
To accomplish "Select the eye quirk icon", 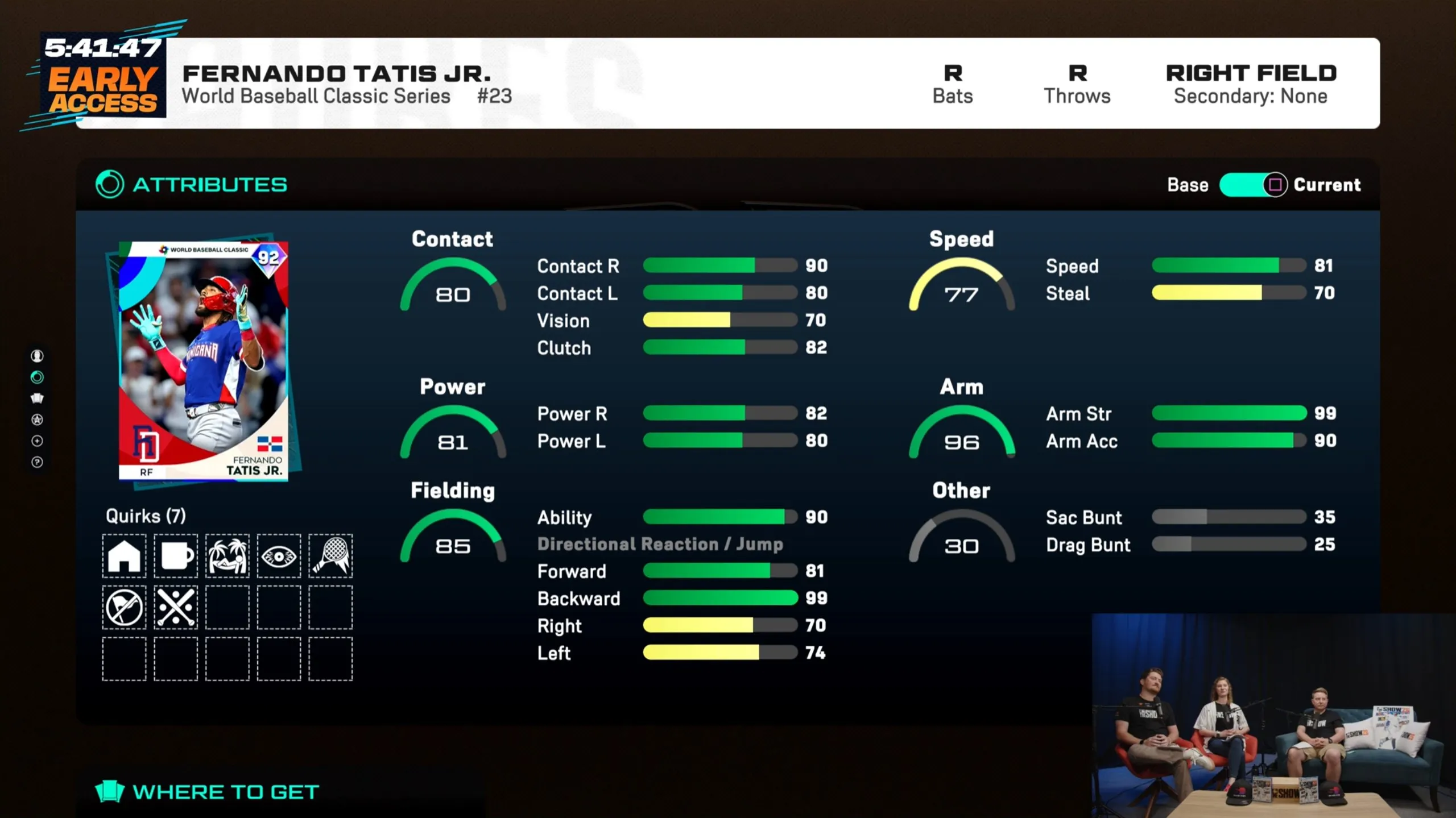I will point(279,555).
